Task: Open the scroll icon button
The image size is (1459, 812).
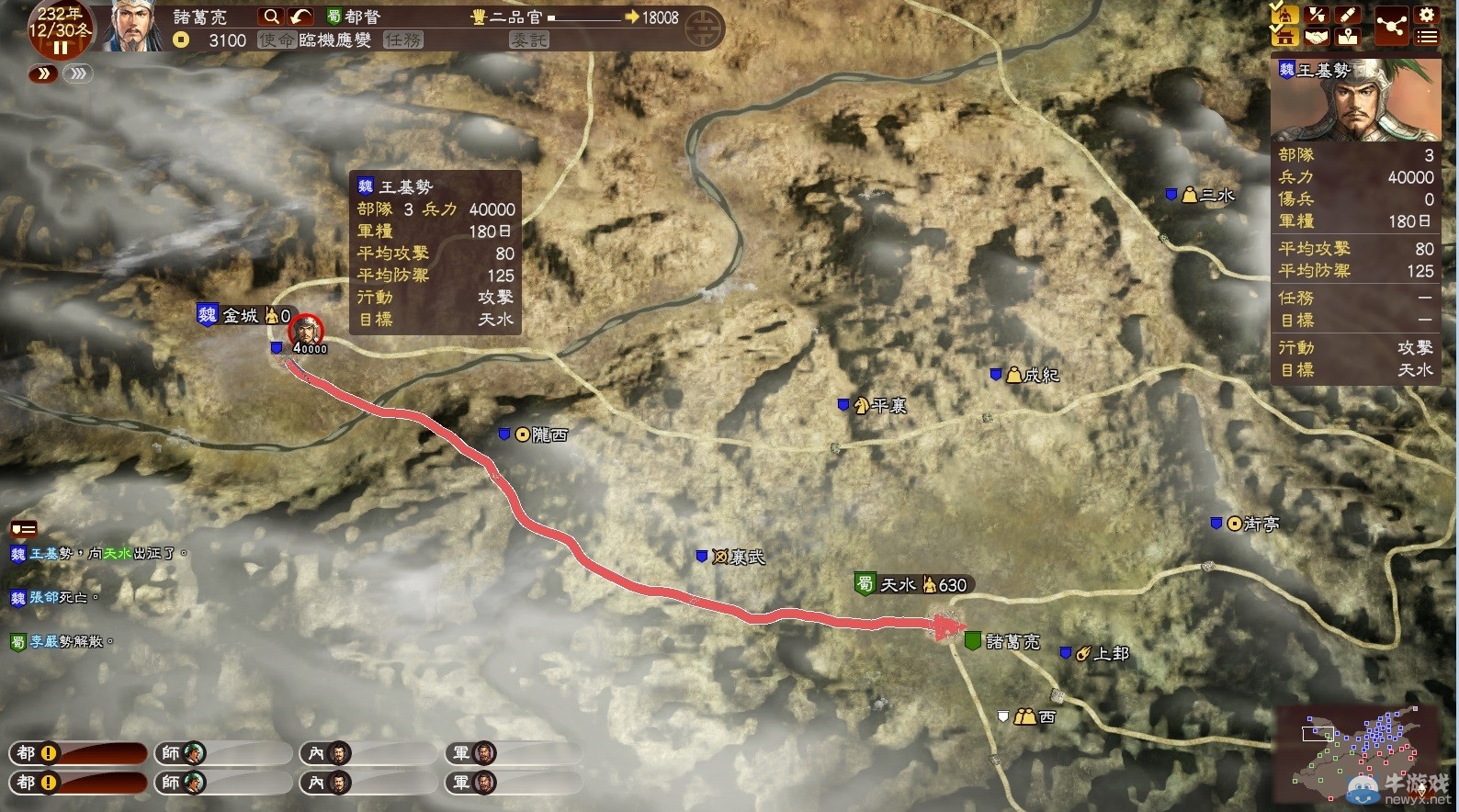Action: [x=1348, y=15]
